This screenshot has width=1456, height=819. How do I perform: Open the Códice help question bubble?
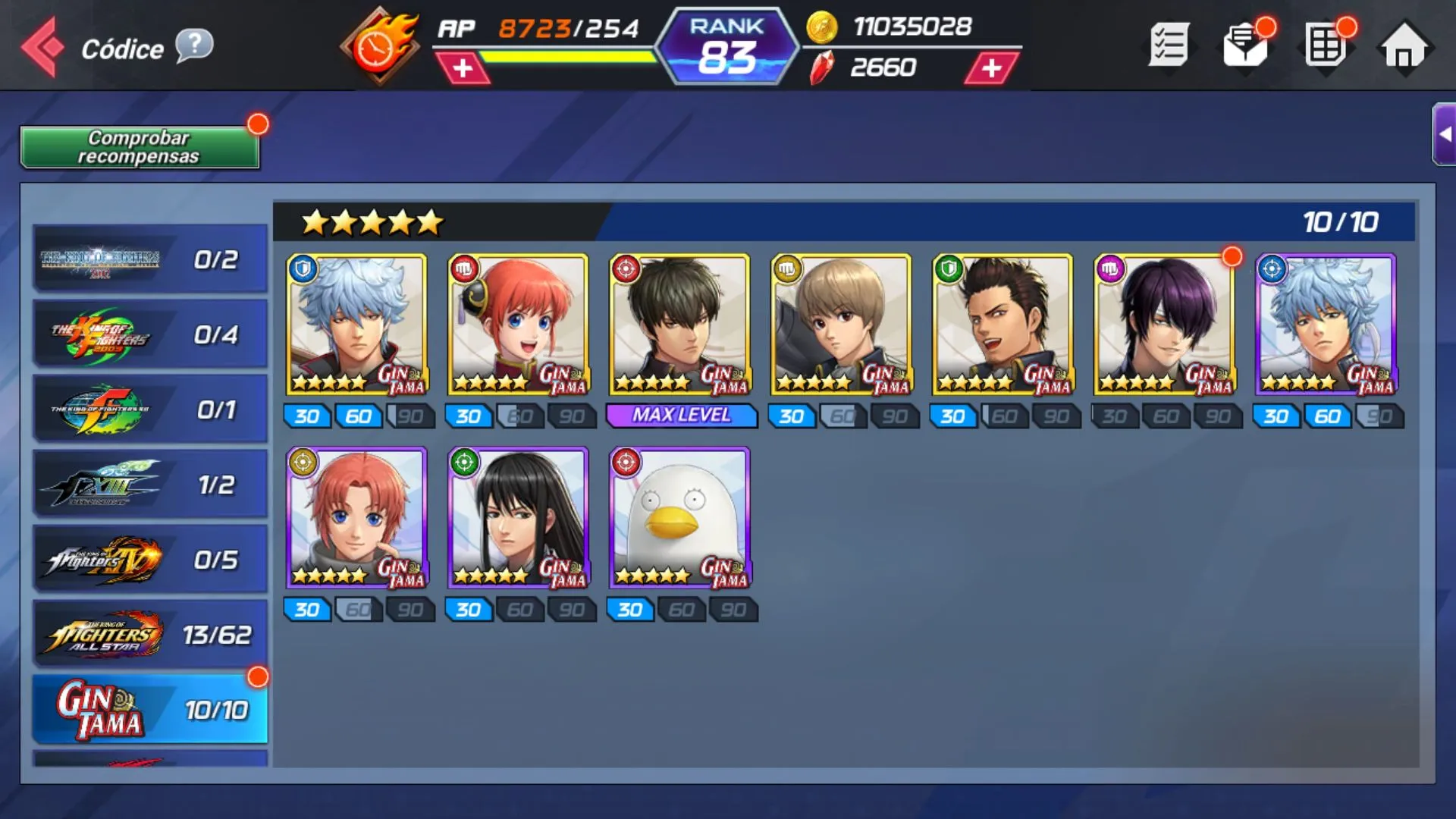click(194, 45)
